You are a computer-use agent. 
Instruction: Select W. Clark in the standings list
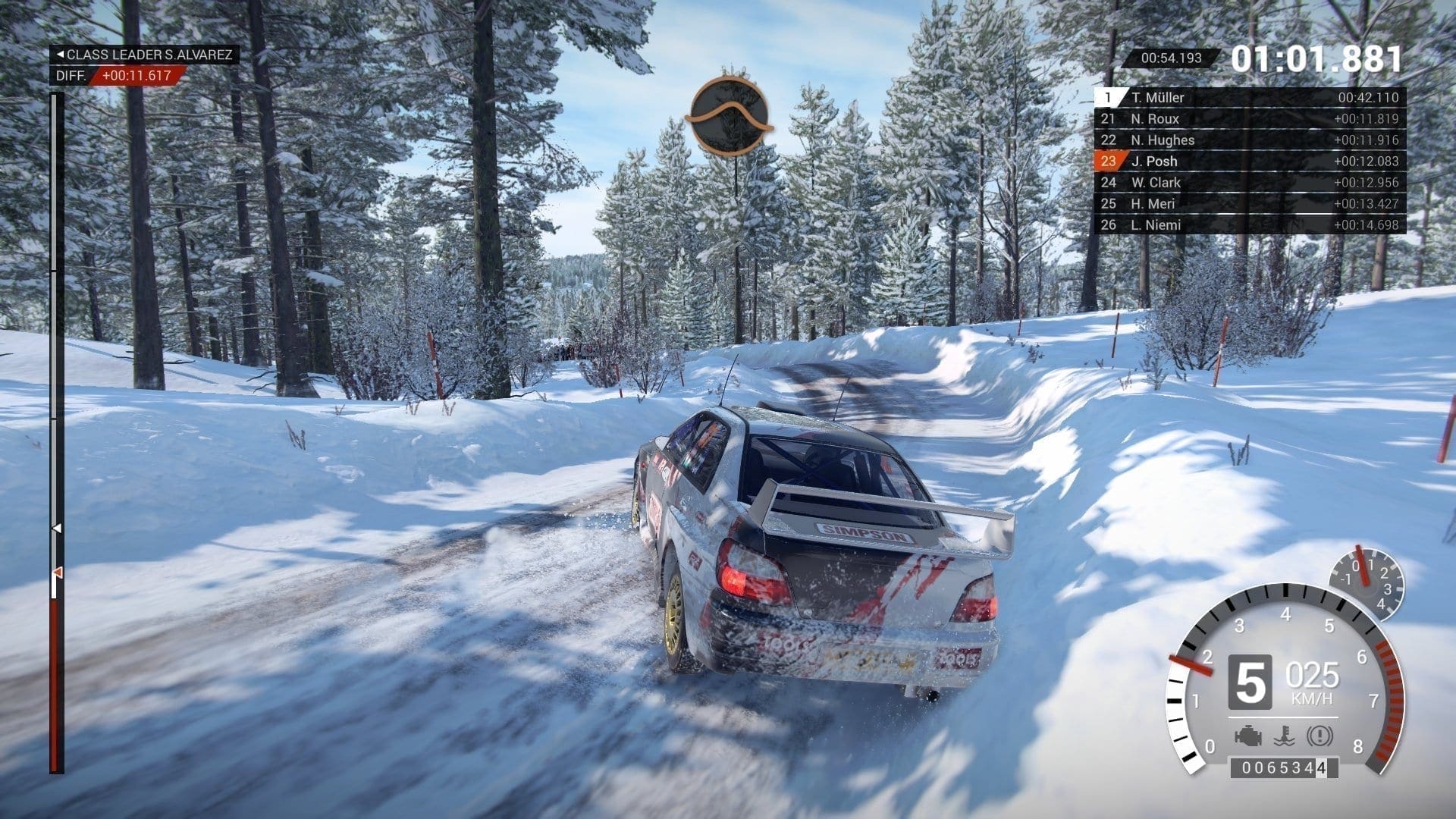tap(1250, 182)
